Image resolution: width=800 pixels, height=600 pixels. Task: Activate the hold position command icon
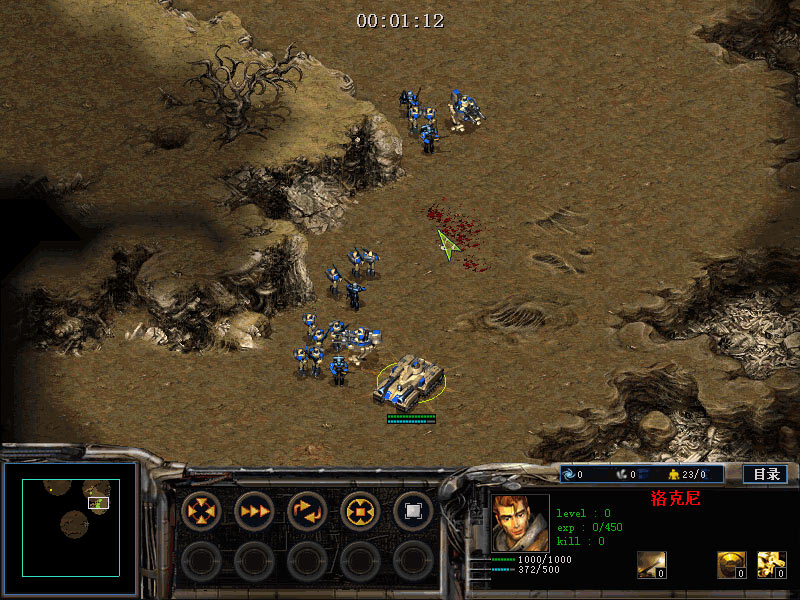point(360,511)
